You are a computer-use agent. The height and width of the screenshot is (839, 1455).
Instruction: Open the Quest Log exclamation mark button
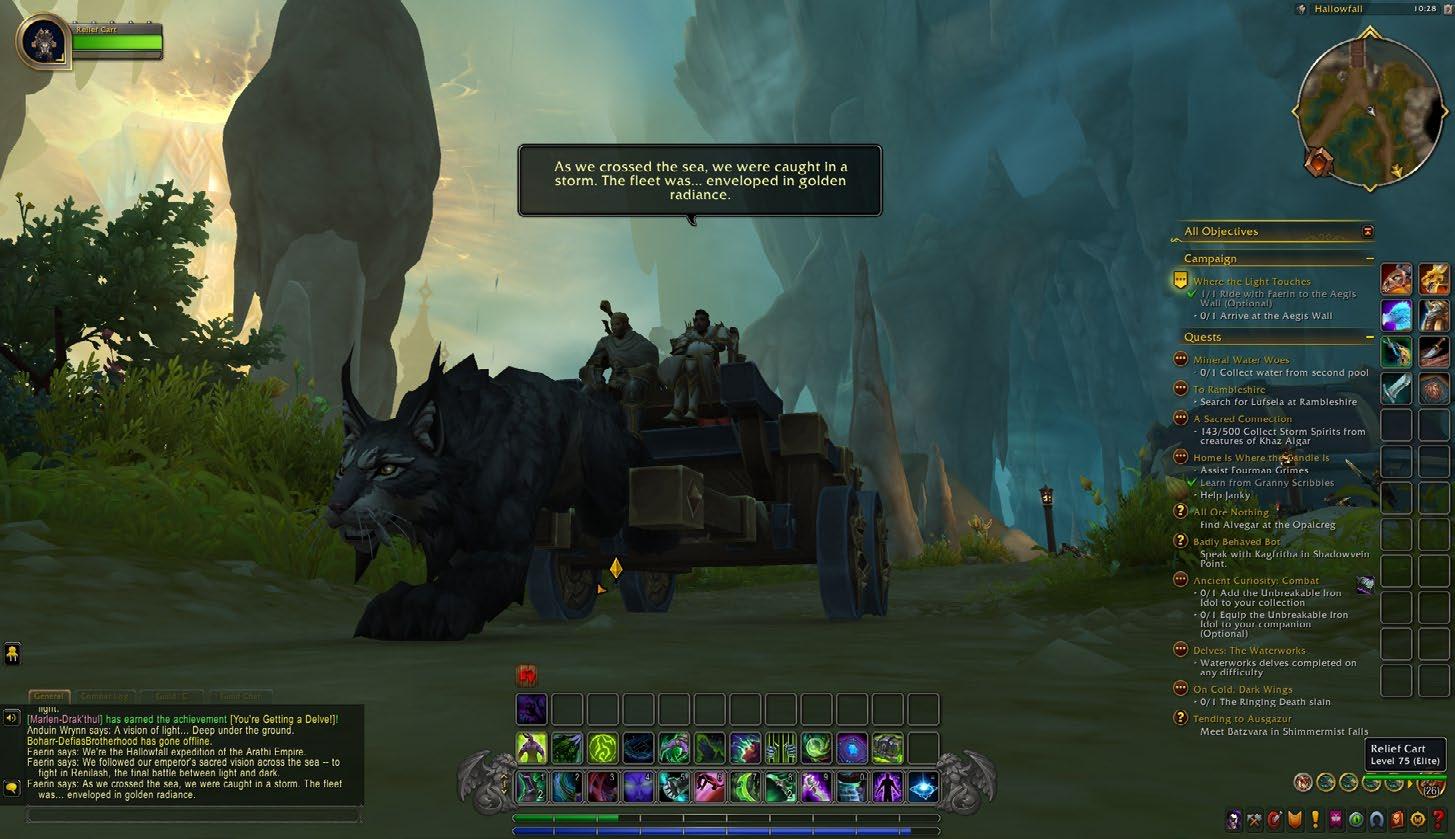1315,820
